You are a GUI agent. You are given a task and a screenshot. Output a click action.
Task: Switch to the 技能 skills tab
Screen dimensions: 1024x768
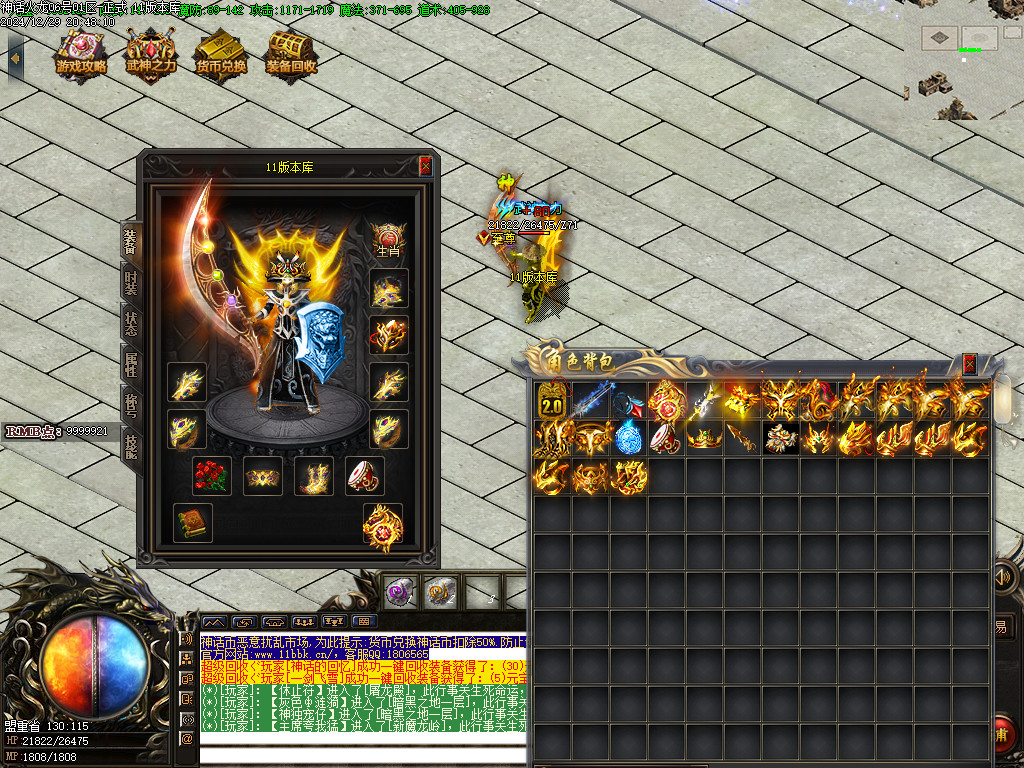click(x=131, y=444)
